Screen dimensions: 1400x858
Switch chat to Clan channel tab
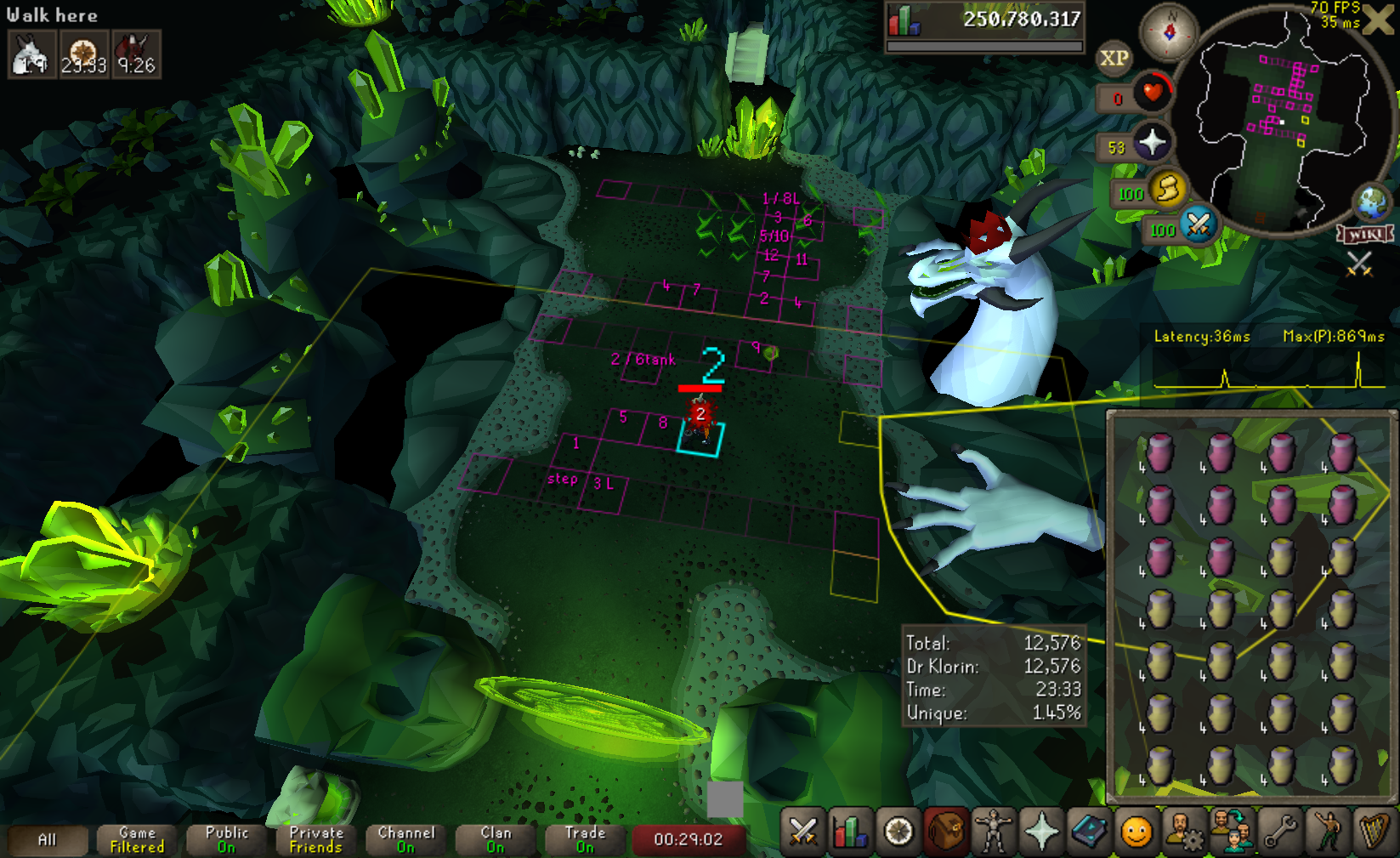[x=496, y=839]
